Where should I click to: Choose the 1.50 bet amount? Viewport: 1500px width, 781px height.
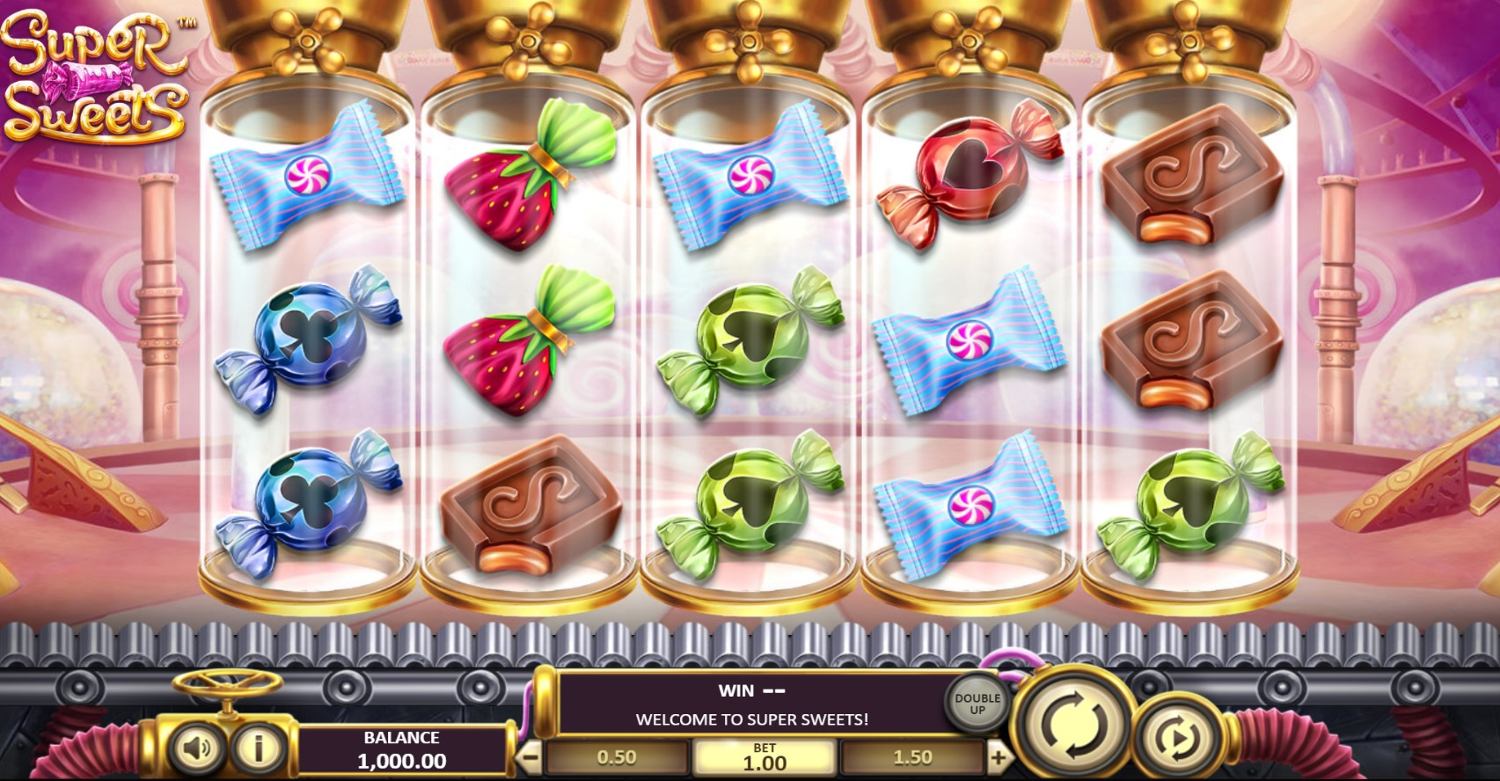(912, 758)
